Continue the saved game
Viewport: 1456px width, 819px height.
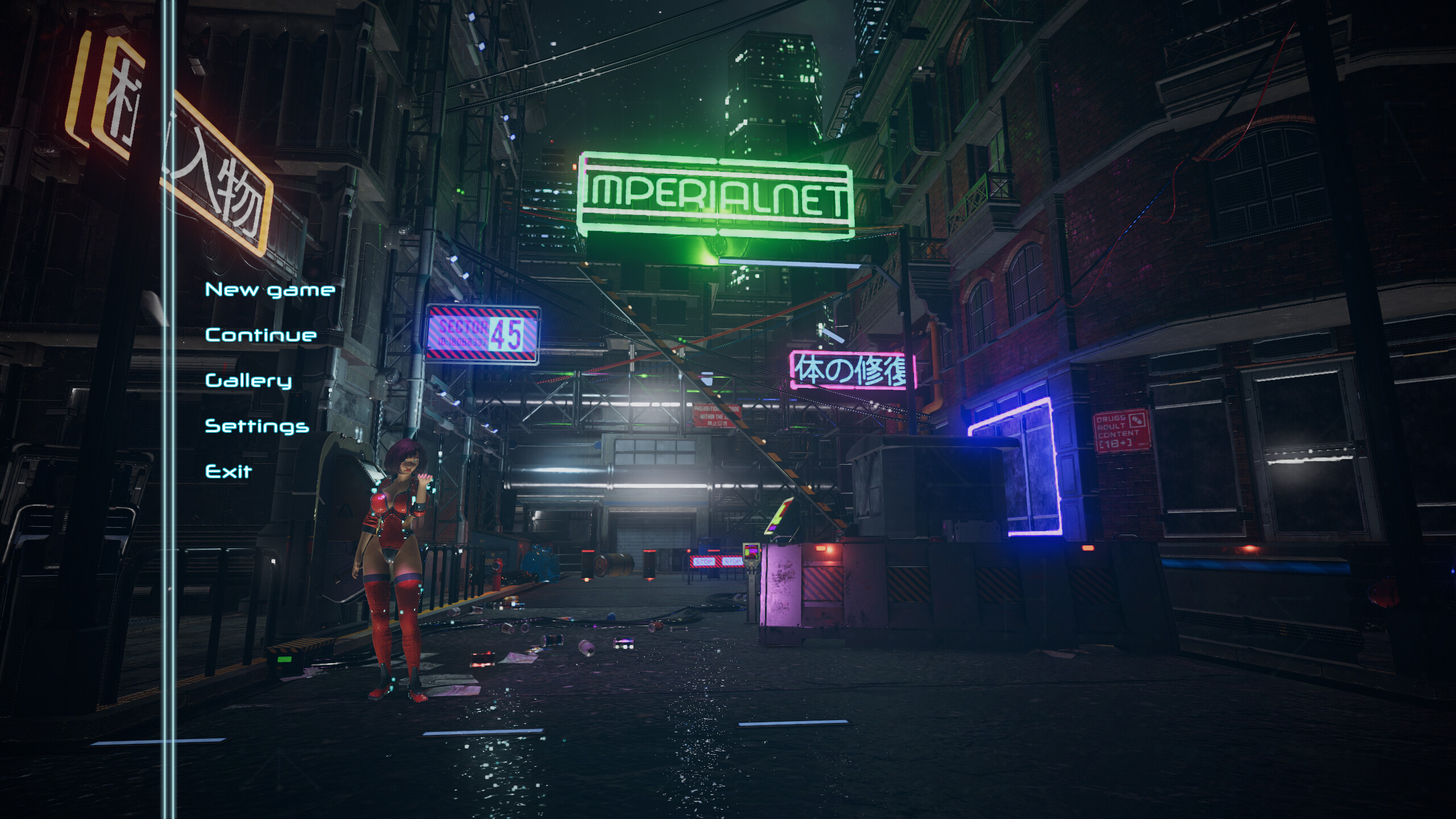[x=261, y=336]
